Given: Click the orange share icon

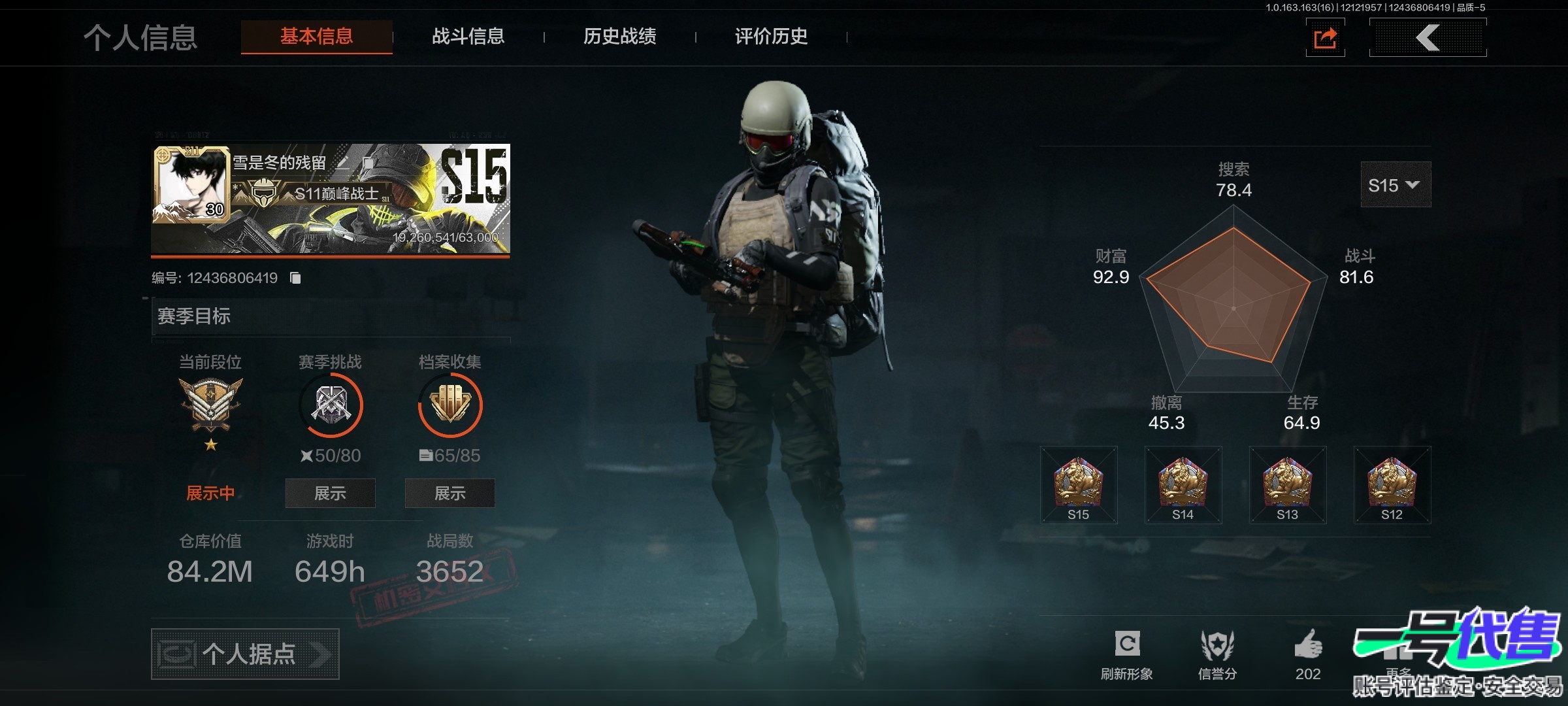Looking at the screenshot, I should point(1325,38).
